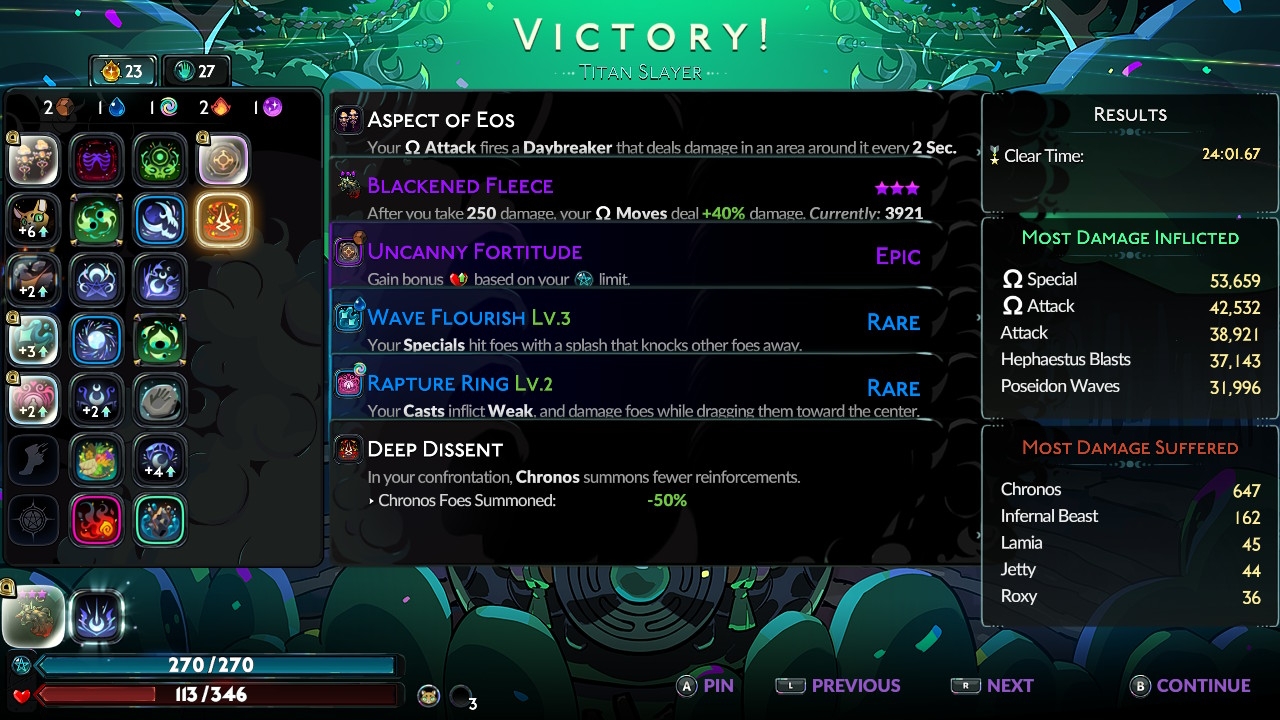This screenshot has height=720, width=1280.
Task: Continue past the Victory screen
Action: [1190, 686]
